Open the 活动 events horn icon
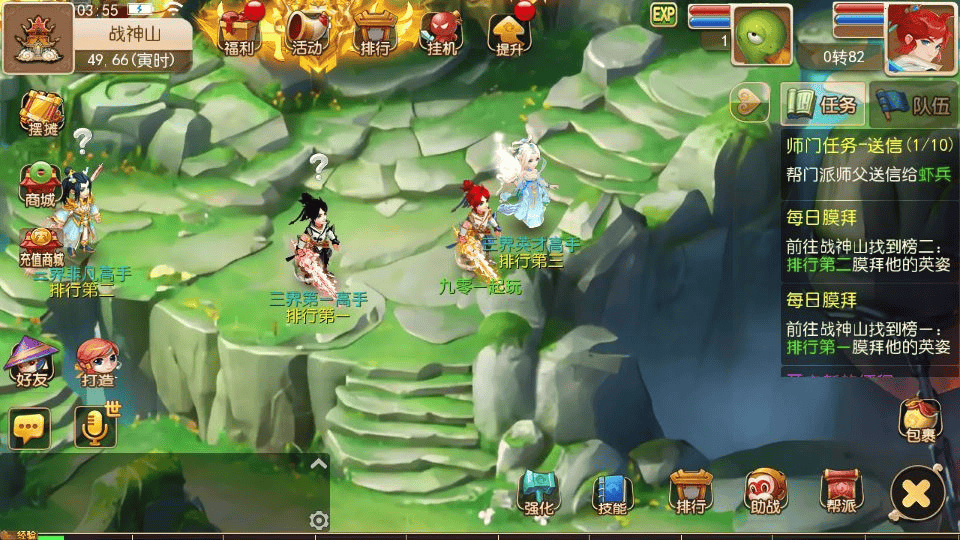The height and width of the screenshot is (540, 960). pos(306,32)
